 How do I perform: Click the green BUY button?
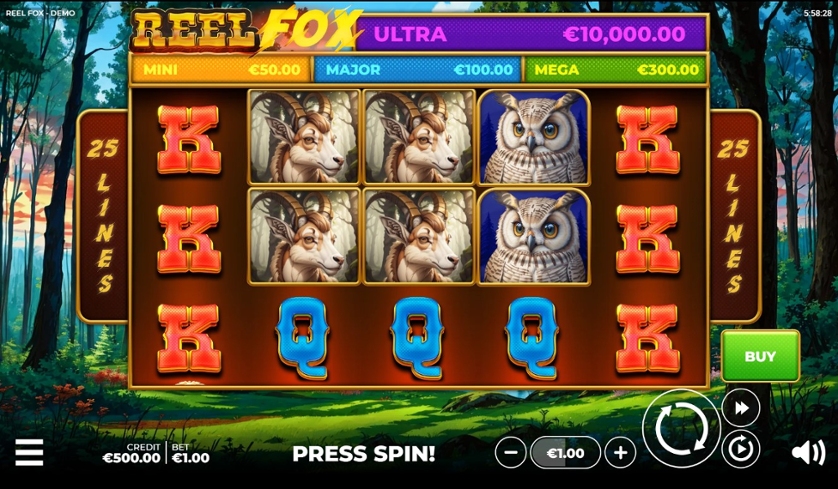tap(760, 356)
